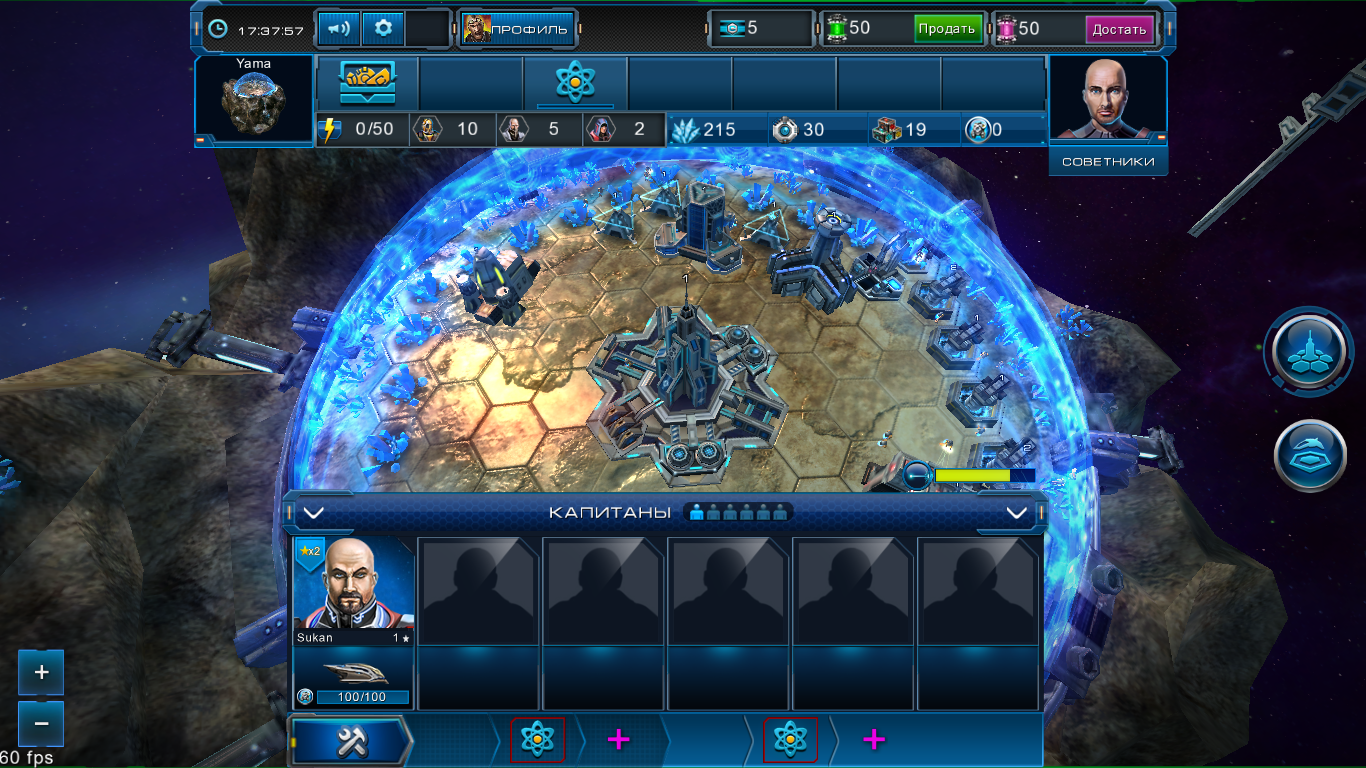Viewport: 1366px width, 768px height.
Task: Click the energy shield 0/50 counter
Action: (x=362, y=130)
